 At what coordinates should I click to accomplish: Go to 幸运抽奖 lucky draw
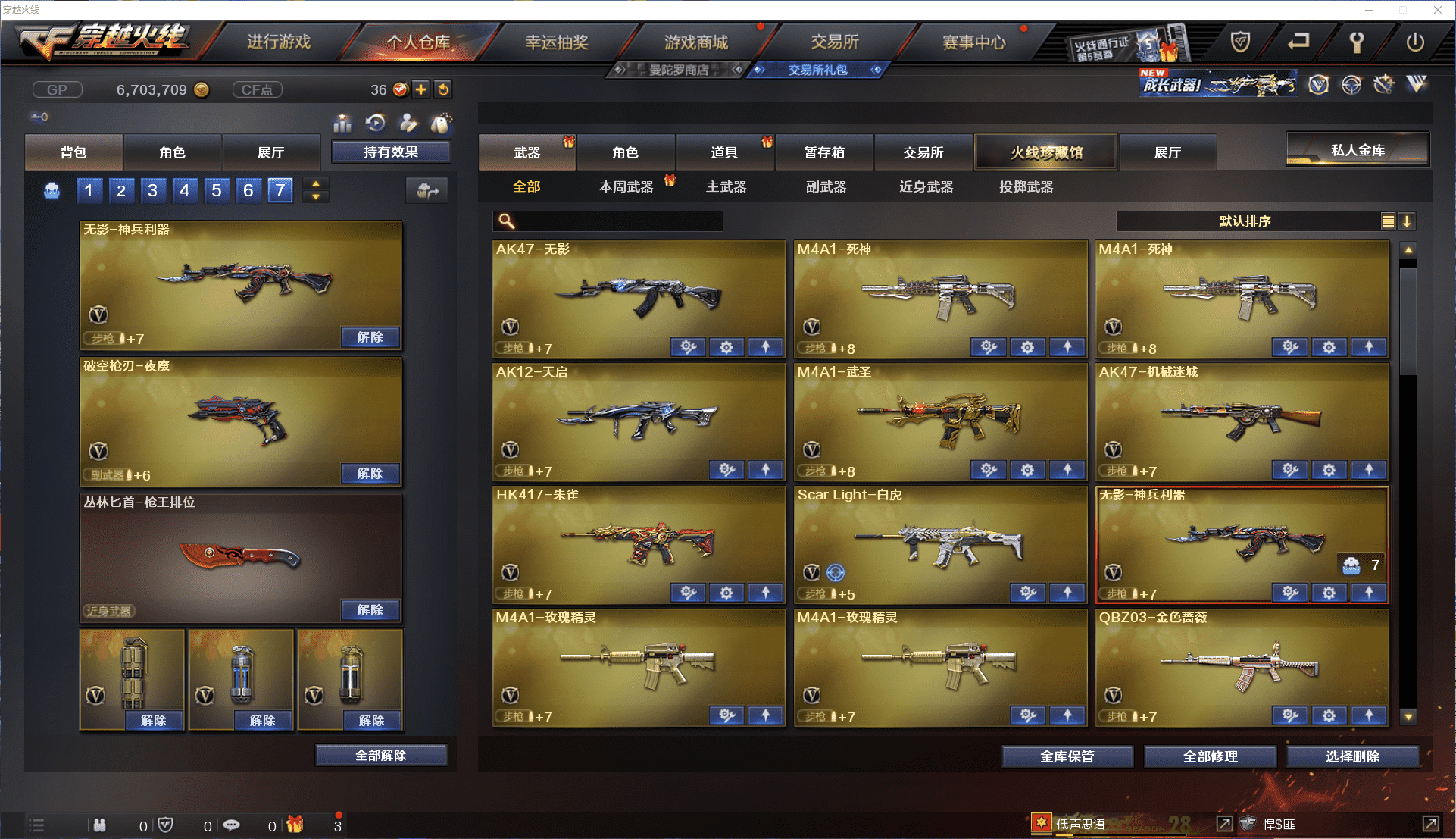557,42
